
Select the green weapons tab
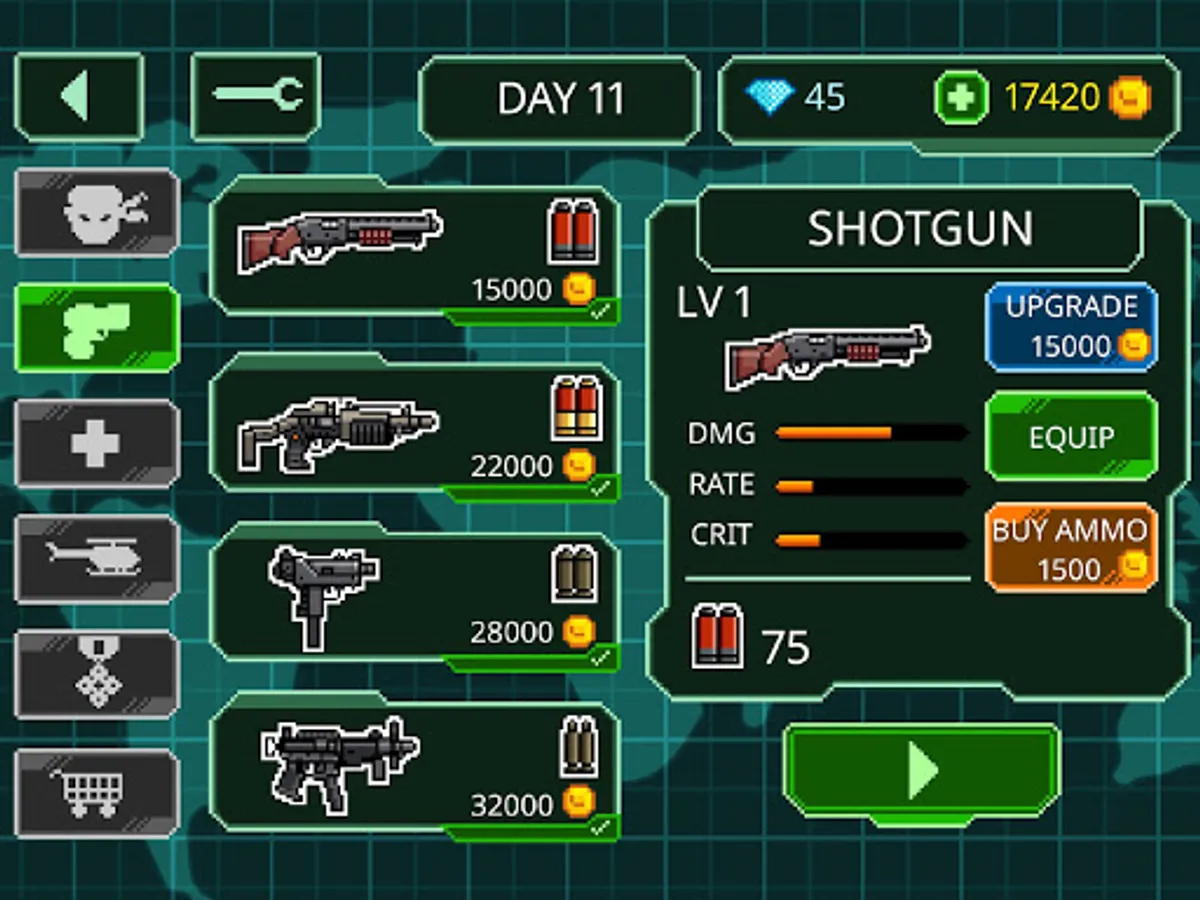97,328
